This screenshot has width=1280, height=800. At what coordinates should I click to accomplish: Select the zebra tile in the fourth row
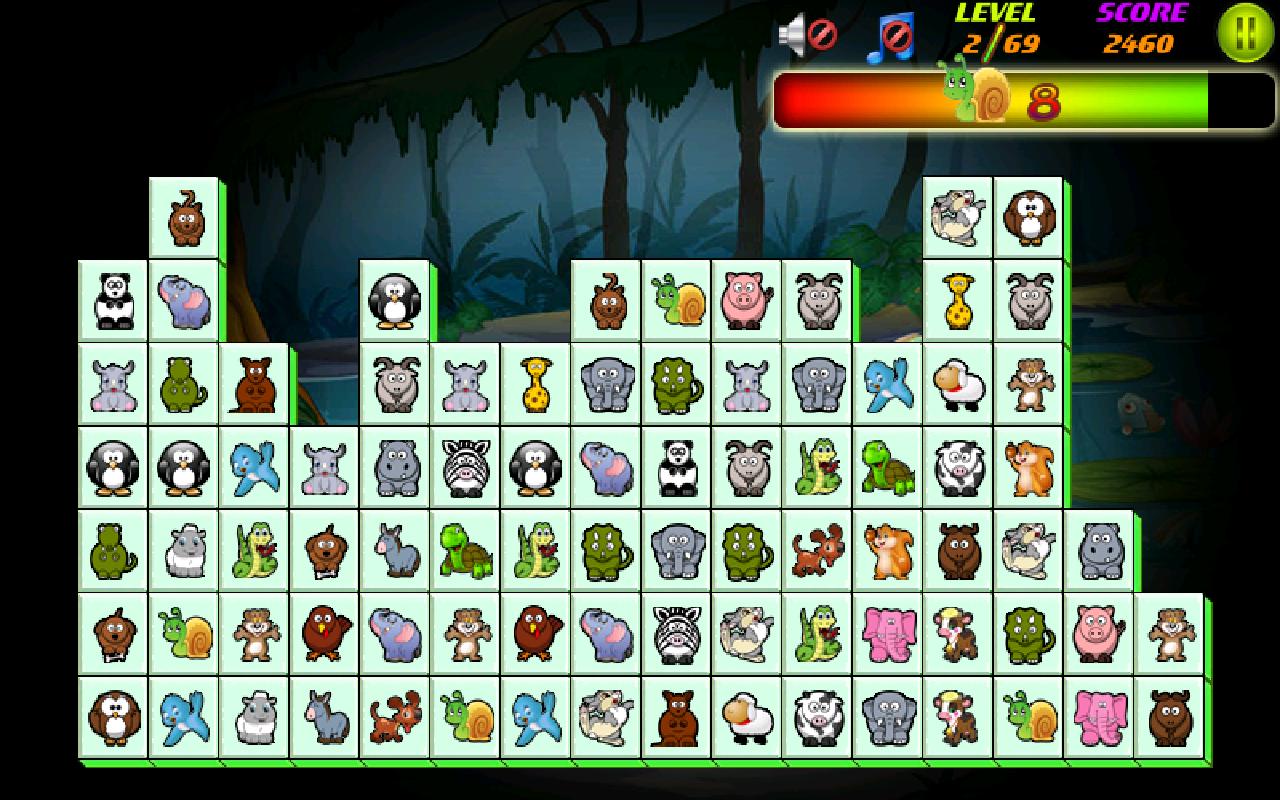[465, 466]
